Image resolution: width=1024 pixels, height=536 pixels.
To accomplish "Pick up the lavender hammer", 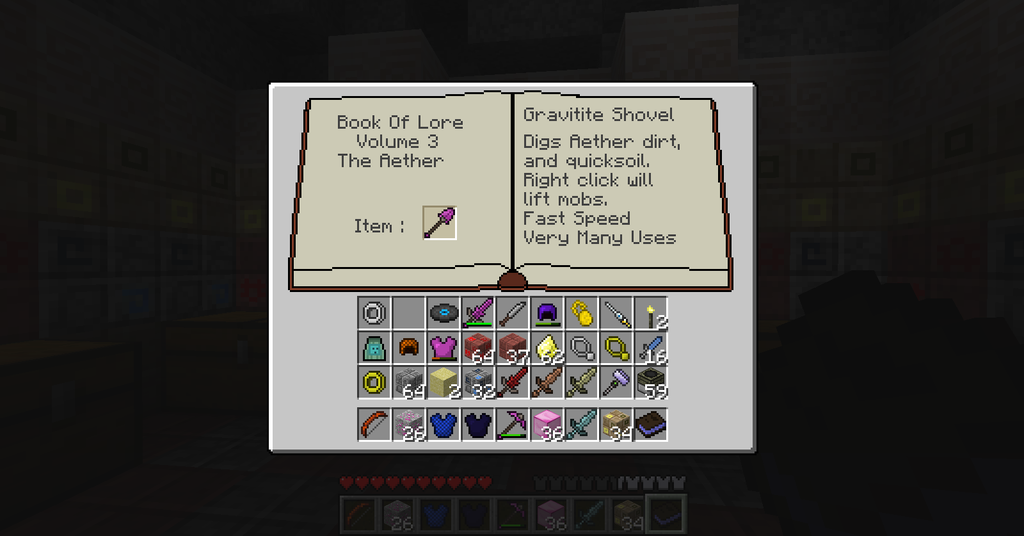I will pyautogui.click(x=617, y=382).
